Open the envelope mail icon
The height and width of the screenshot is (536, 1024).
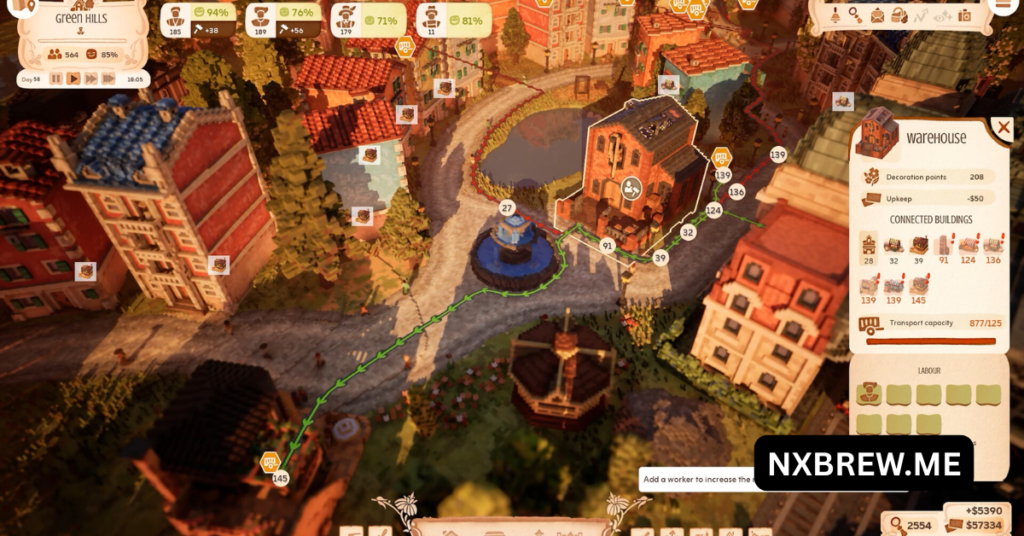point(878,15)
